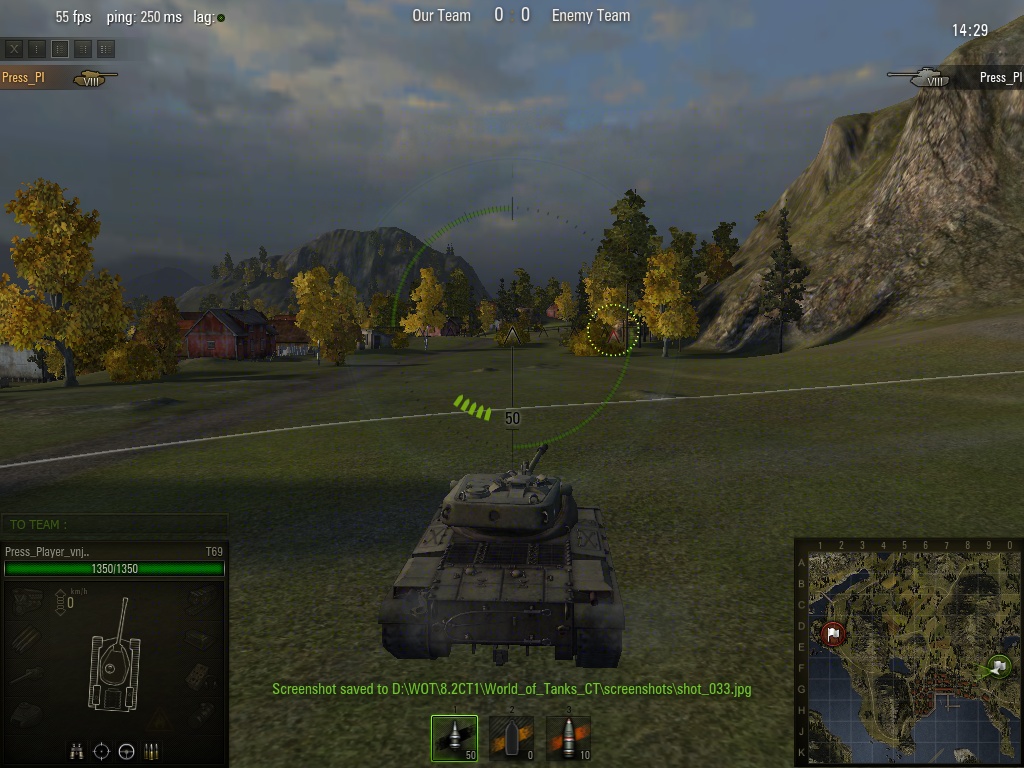The image size is (1024, 768).
Task: Hide the player list with the X button
Action: pyautogui.click(x=14, y=48)
